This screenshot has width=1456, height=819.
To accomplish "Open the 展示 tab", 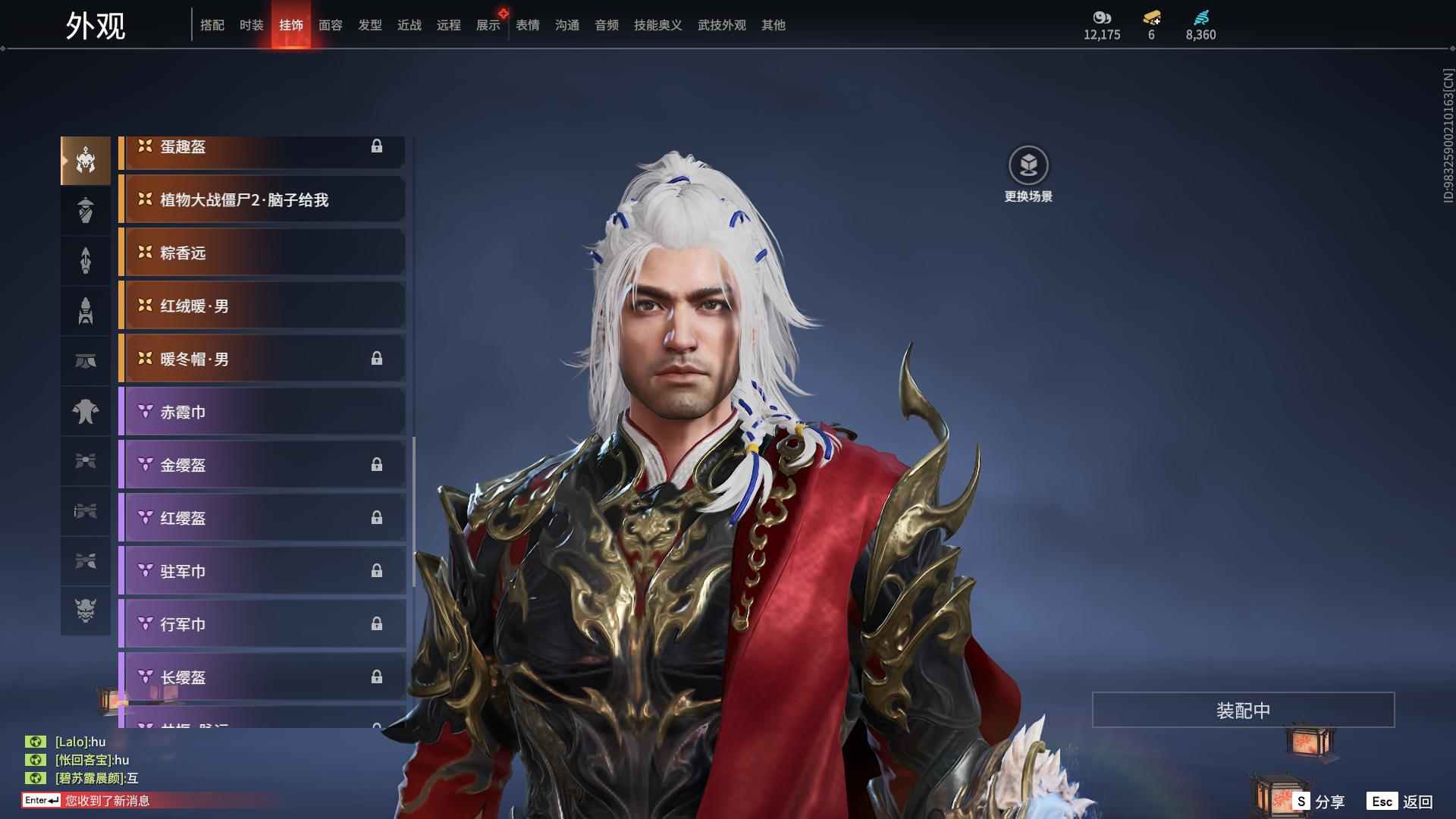I will pos(488,25).
